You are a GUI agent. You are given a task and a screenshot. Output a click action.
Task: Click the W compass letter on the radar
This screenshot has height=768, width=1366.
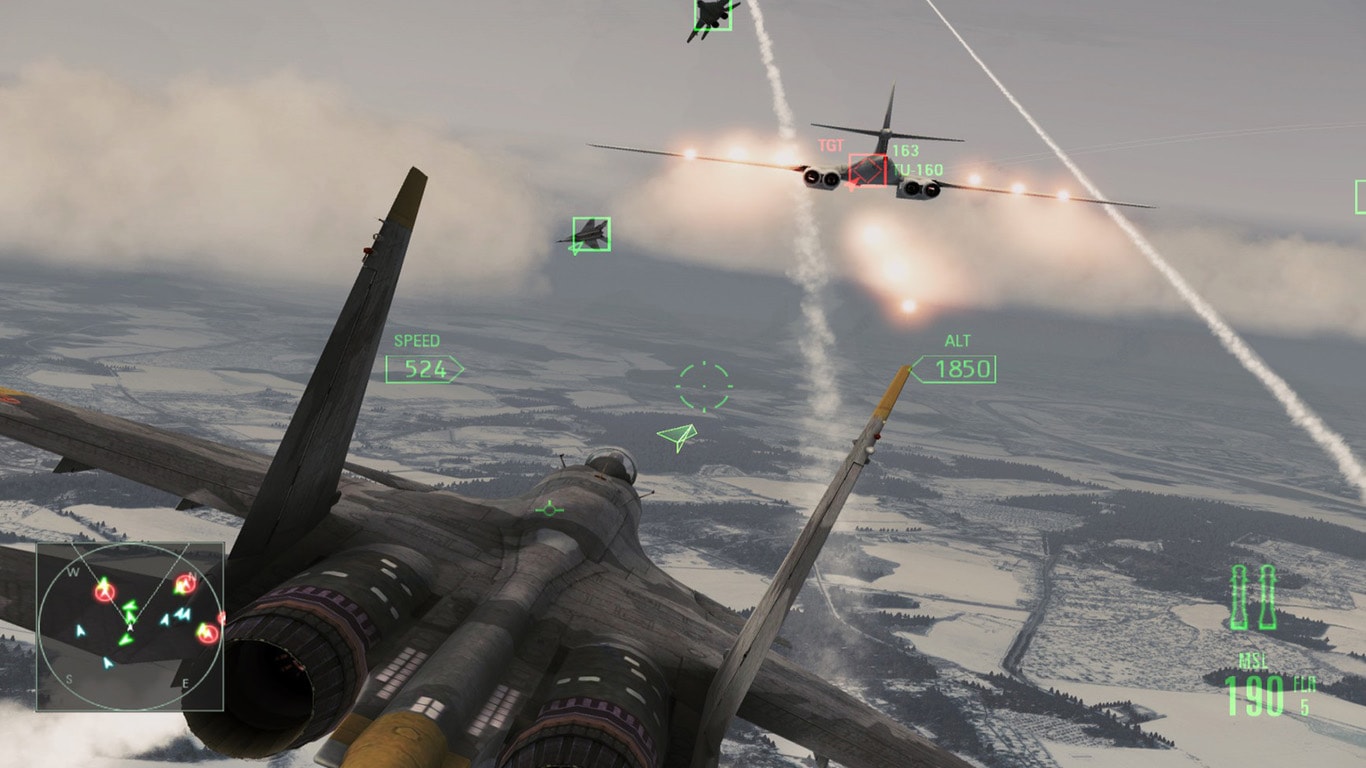pos(73,570)
